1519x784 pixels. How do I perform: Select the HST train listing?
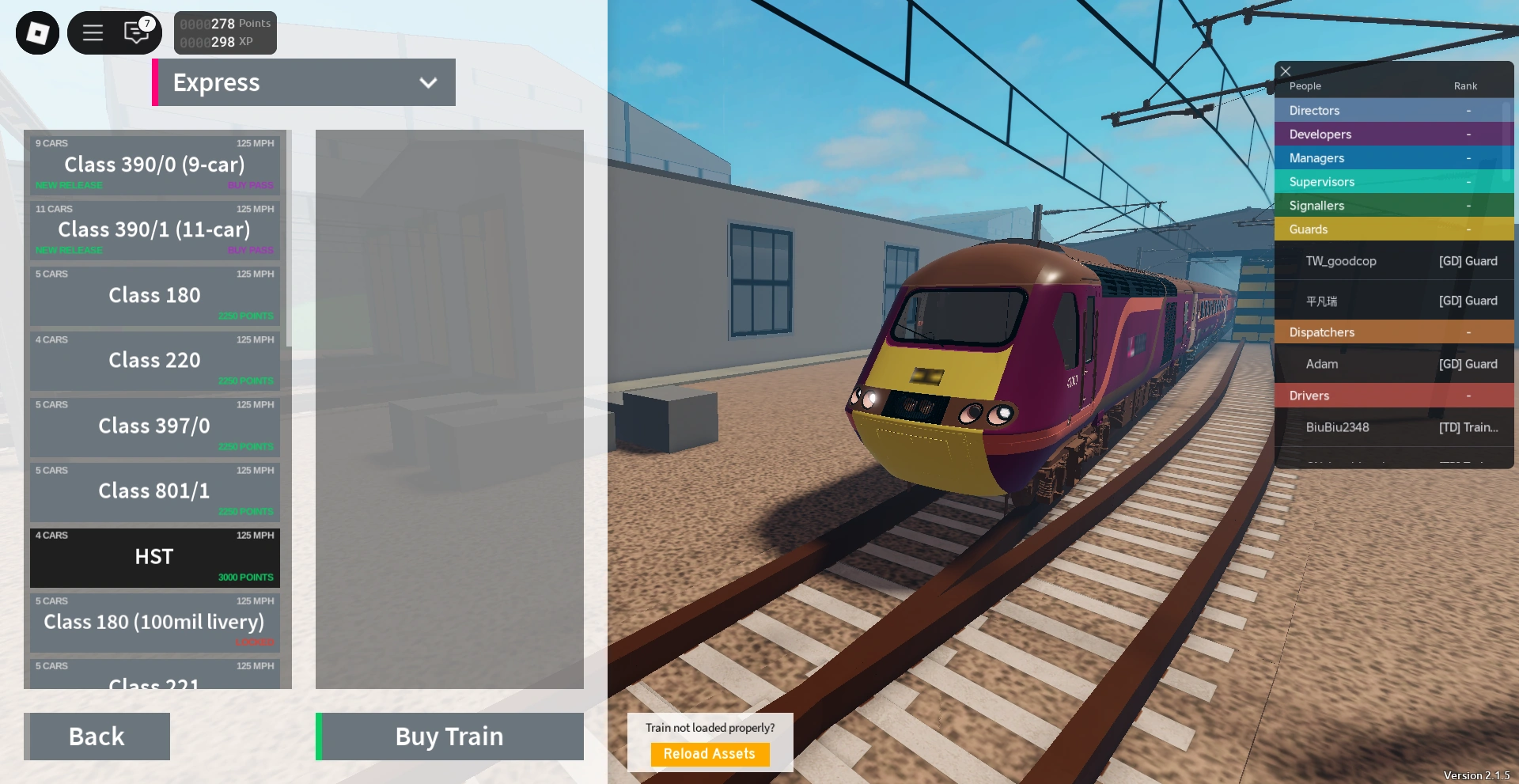(154, 557)
